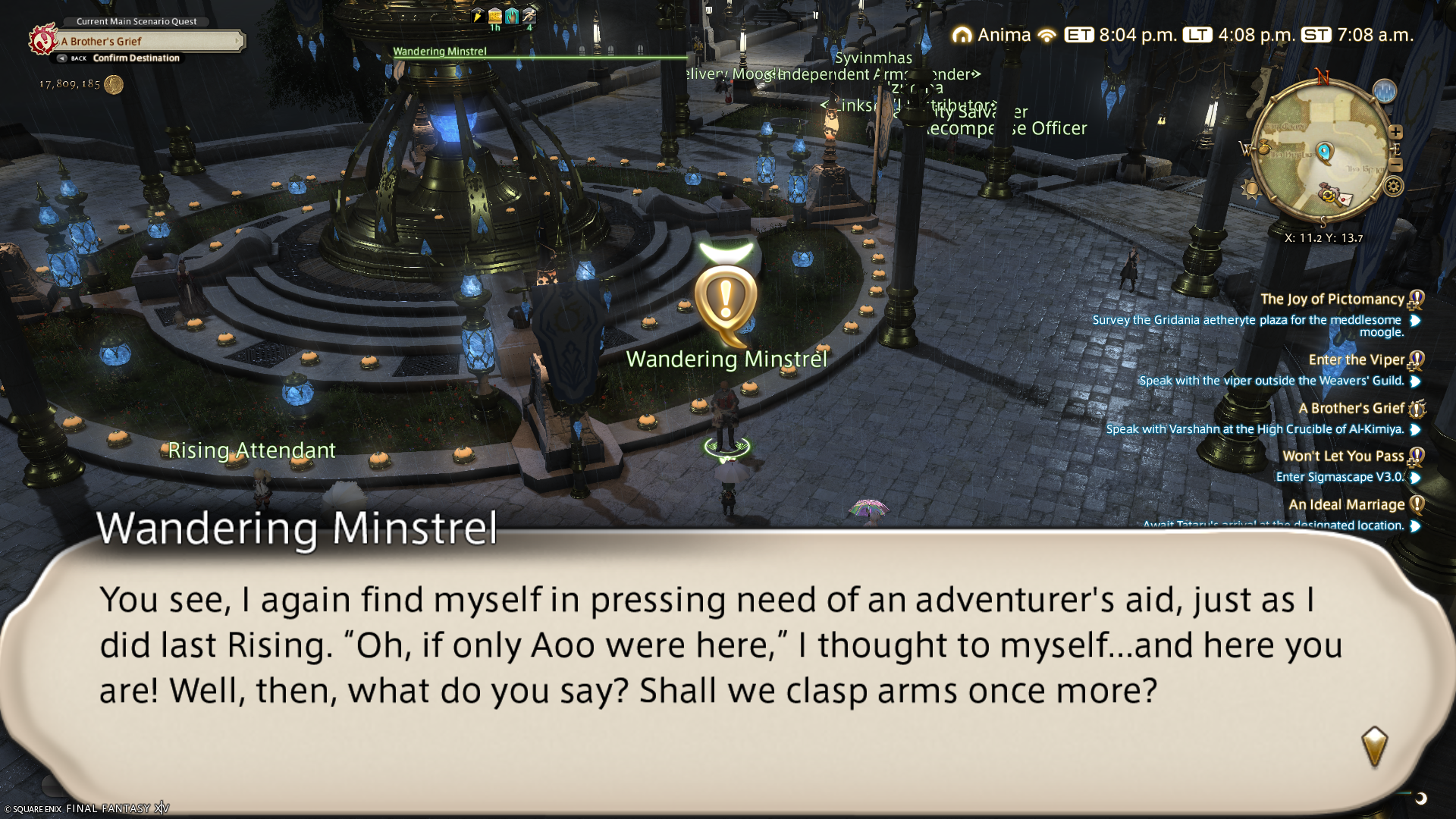Select A Brother's Grief in the duty list
1456x819 pixels.
(1351, 409)
